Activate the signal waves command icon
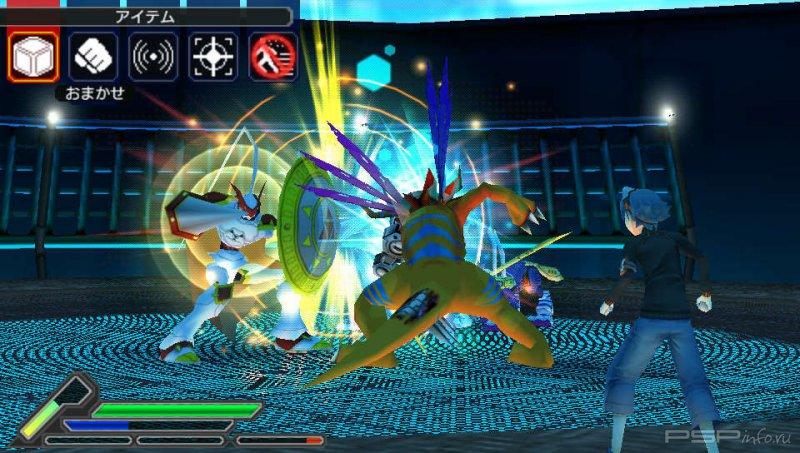800x453 pixels. pos(153,56)
